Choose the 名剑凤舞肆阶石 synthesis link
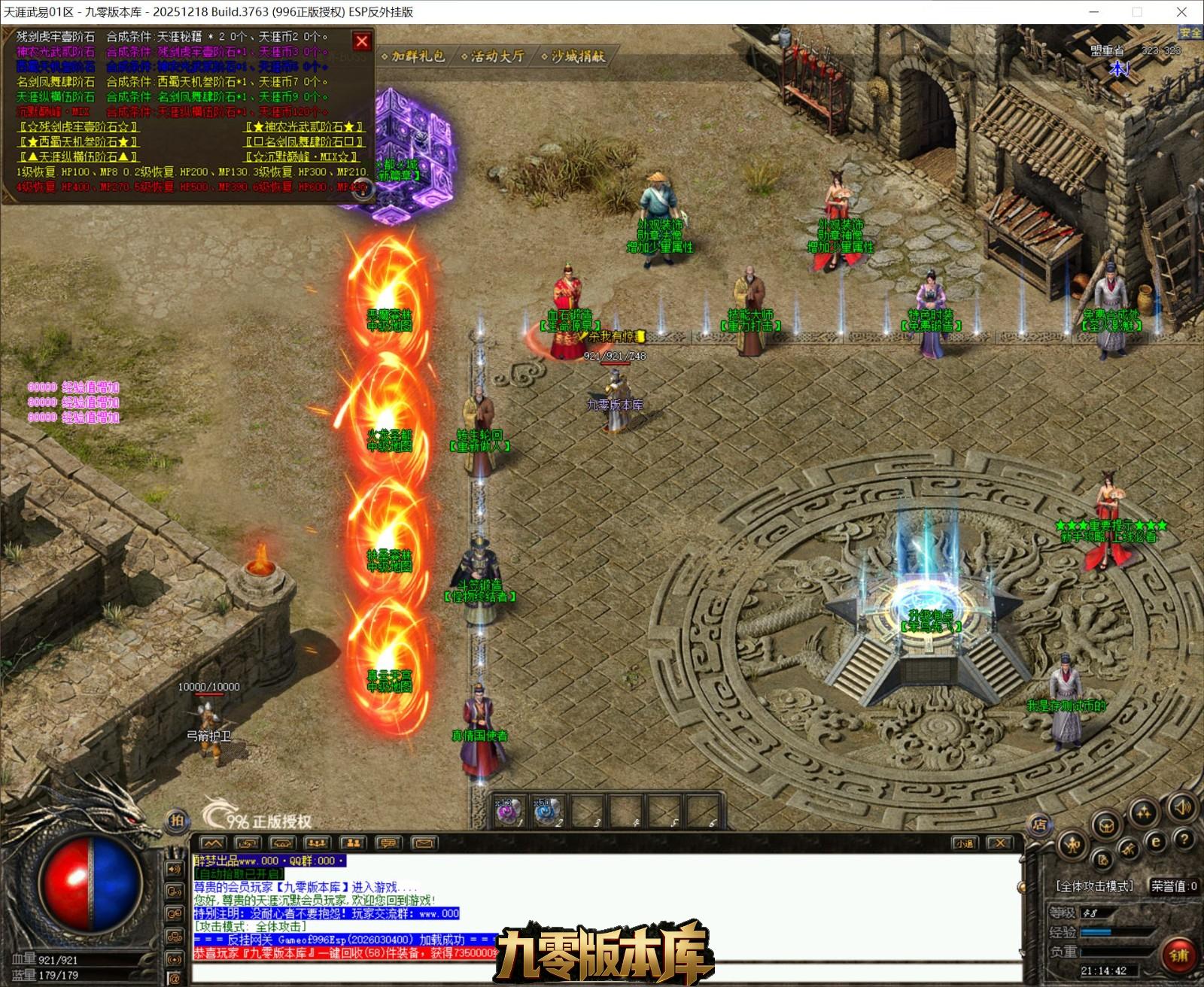Image resolution: width=1204 pixels, height=987 pixels. pos(305,142)
